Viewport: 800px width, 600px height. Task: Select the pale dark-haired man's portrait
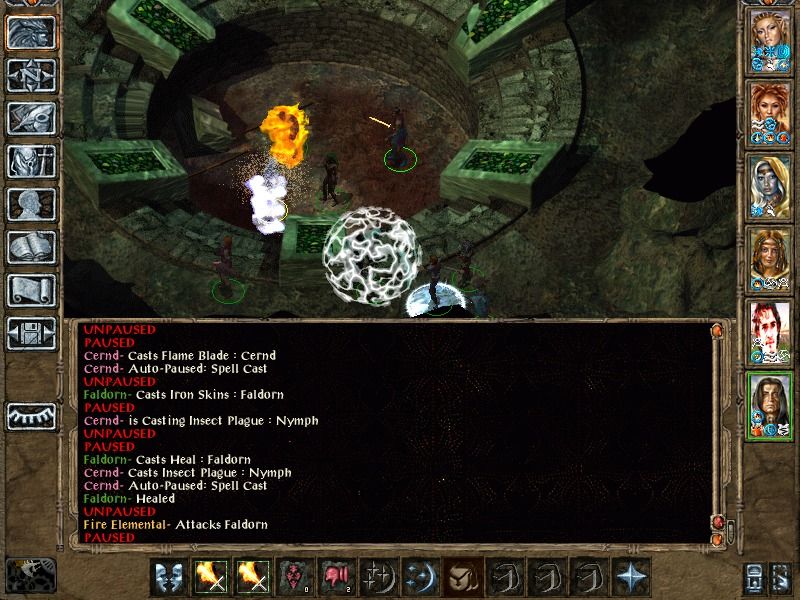(x=771, y=335)
